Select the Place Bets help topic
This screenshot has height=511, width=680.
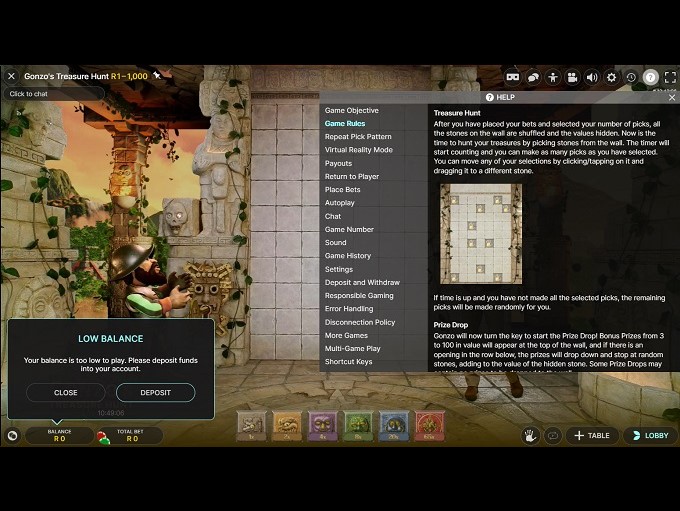342,190
